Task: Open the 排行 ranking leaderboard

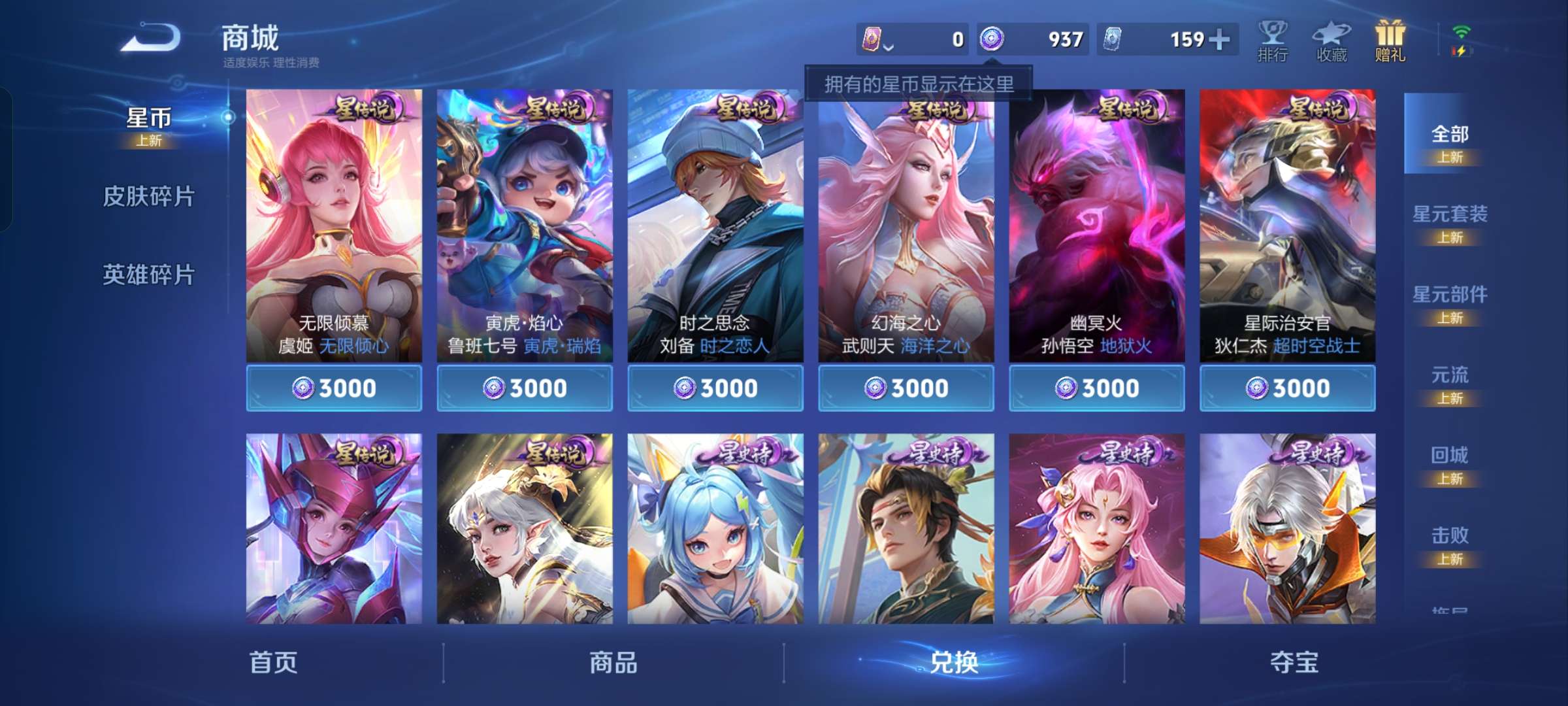Action: [x=1273, y=41]
